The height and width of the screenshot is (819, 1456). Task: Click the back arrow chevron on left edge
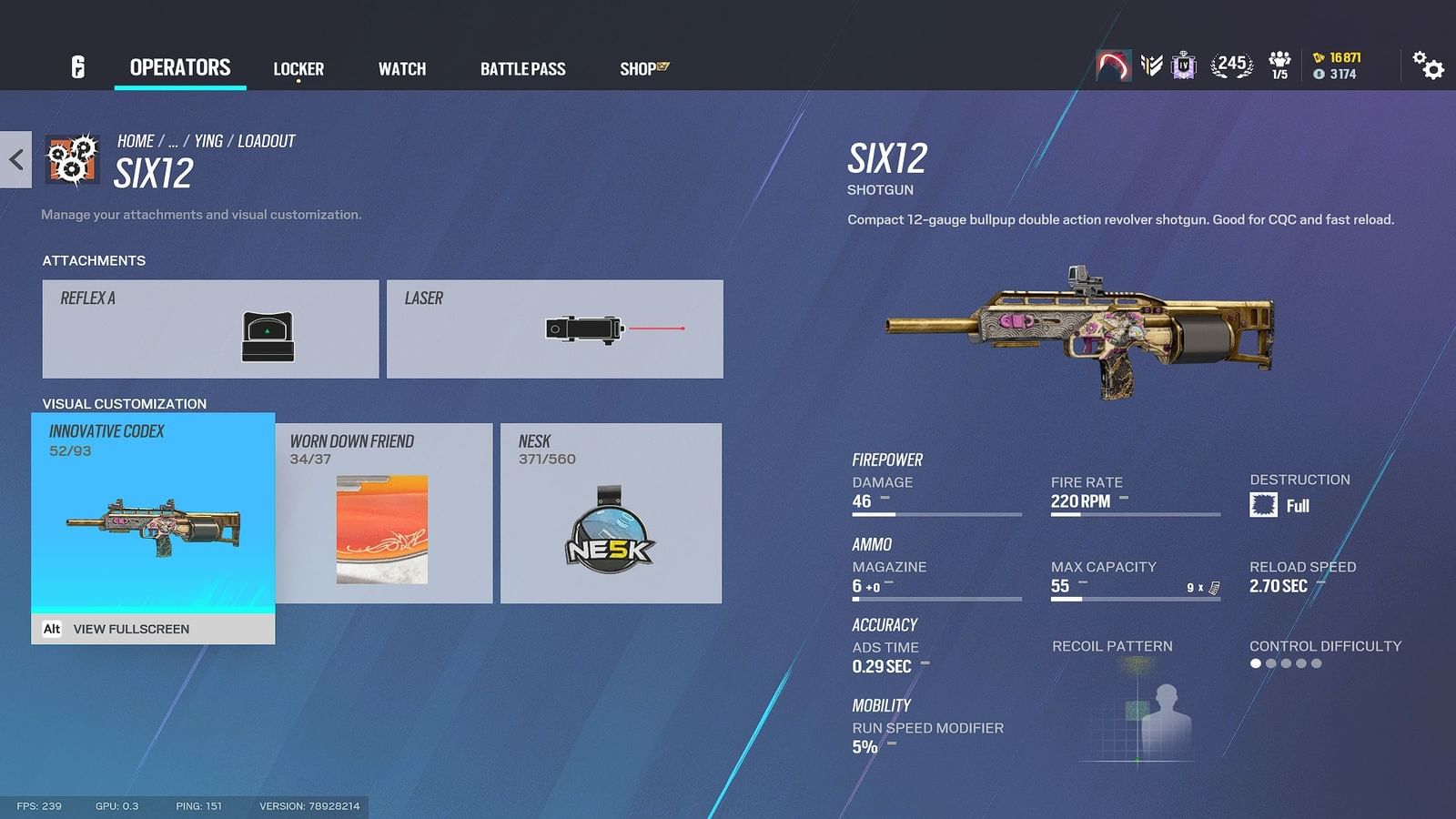tap(15, 159)
